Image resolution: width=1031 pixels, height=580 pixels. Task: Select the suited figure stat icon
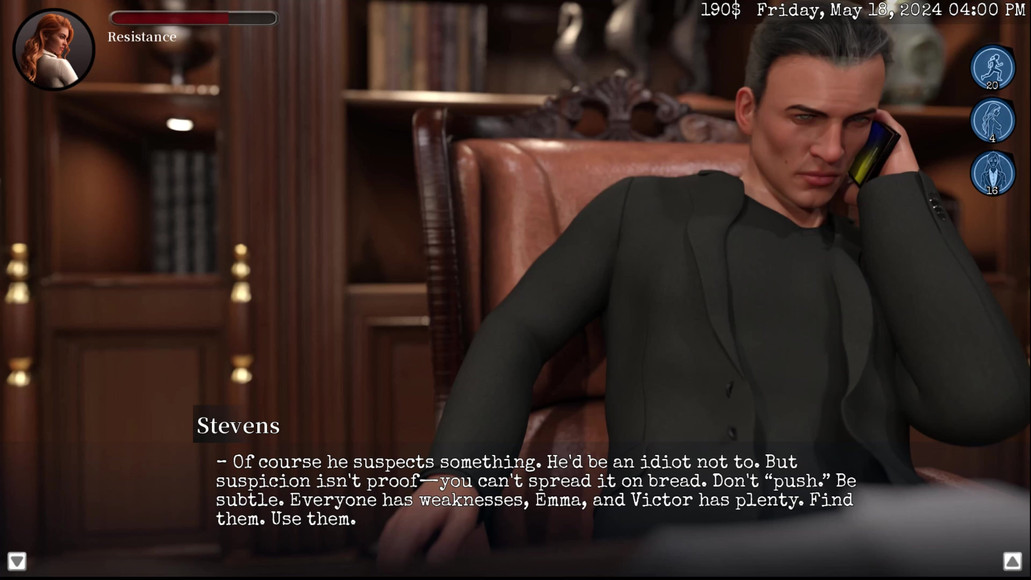(992, 172)
